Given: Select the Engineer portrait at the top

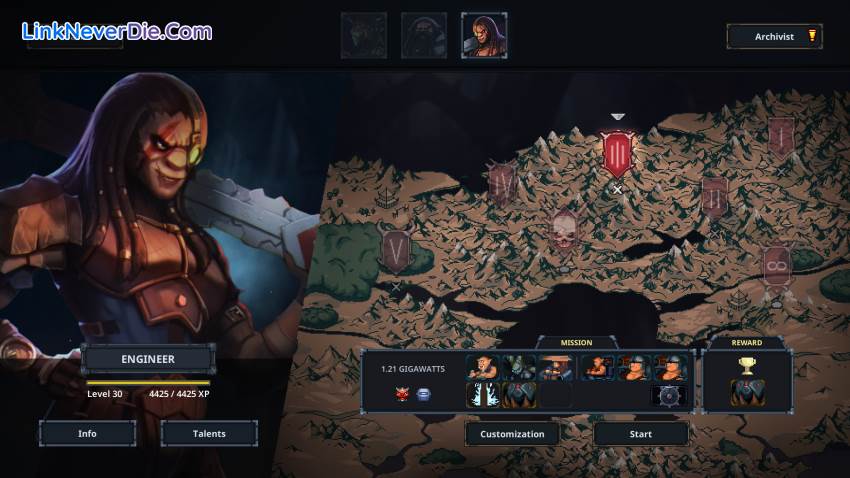Looking at the screenshot, I should [484, 36].
